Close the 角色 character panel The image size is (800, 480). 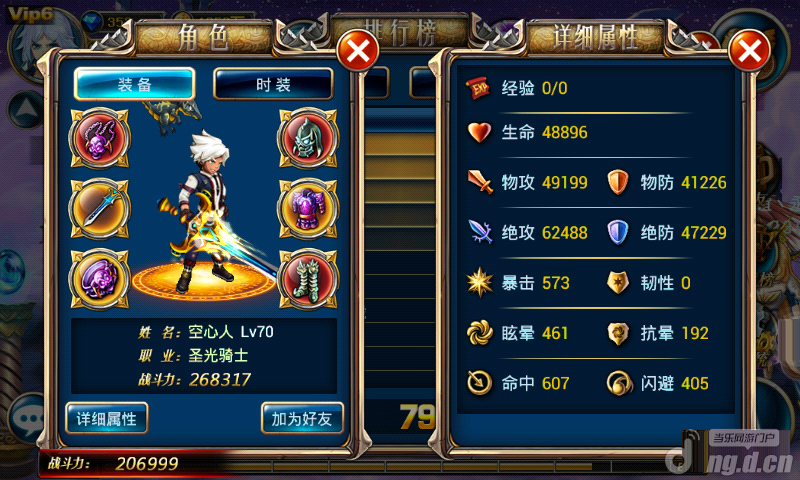[x=358, y=49]
